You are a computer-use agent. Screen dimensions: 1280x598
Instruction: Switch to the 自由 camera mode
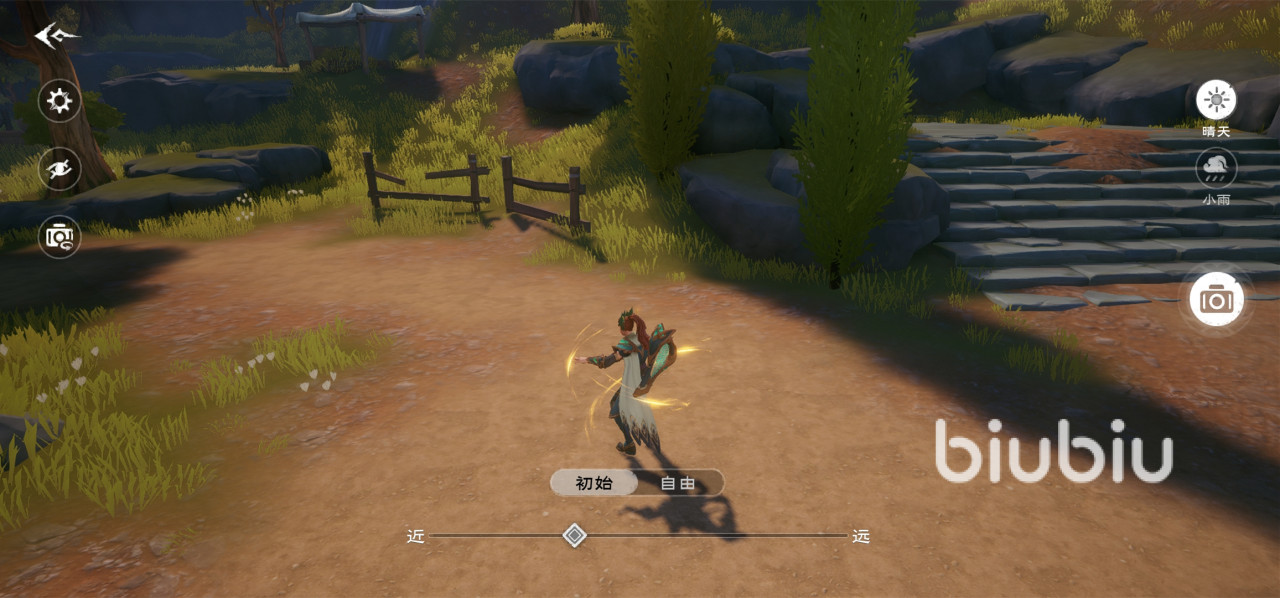[678, 483]
